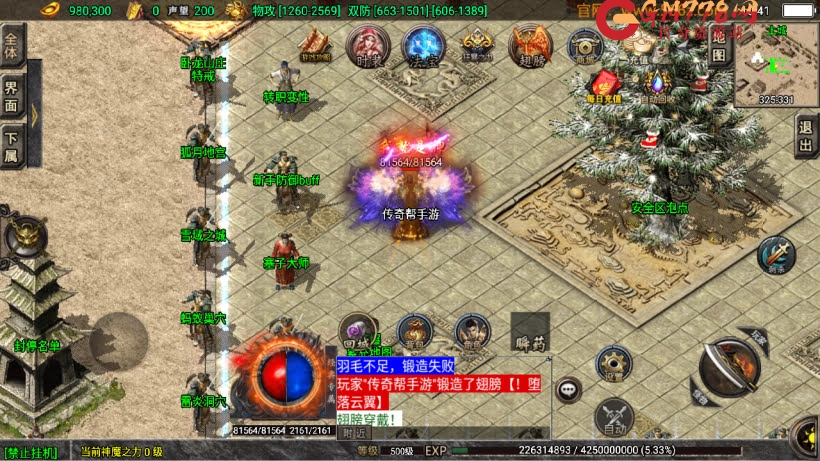This screenshot has height=461, width=820.
Task: Click the minimap
Action: tap(775, 64)
